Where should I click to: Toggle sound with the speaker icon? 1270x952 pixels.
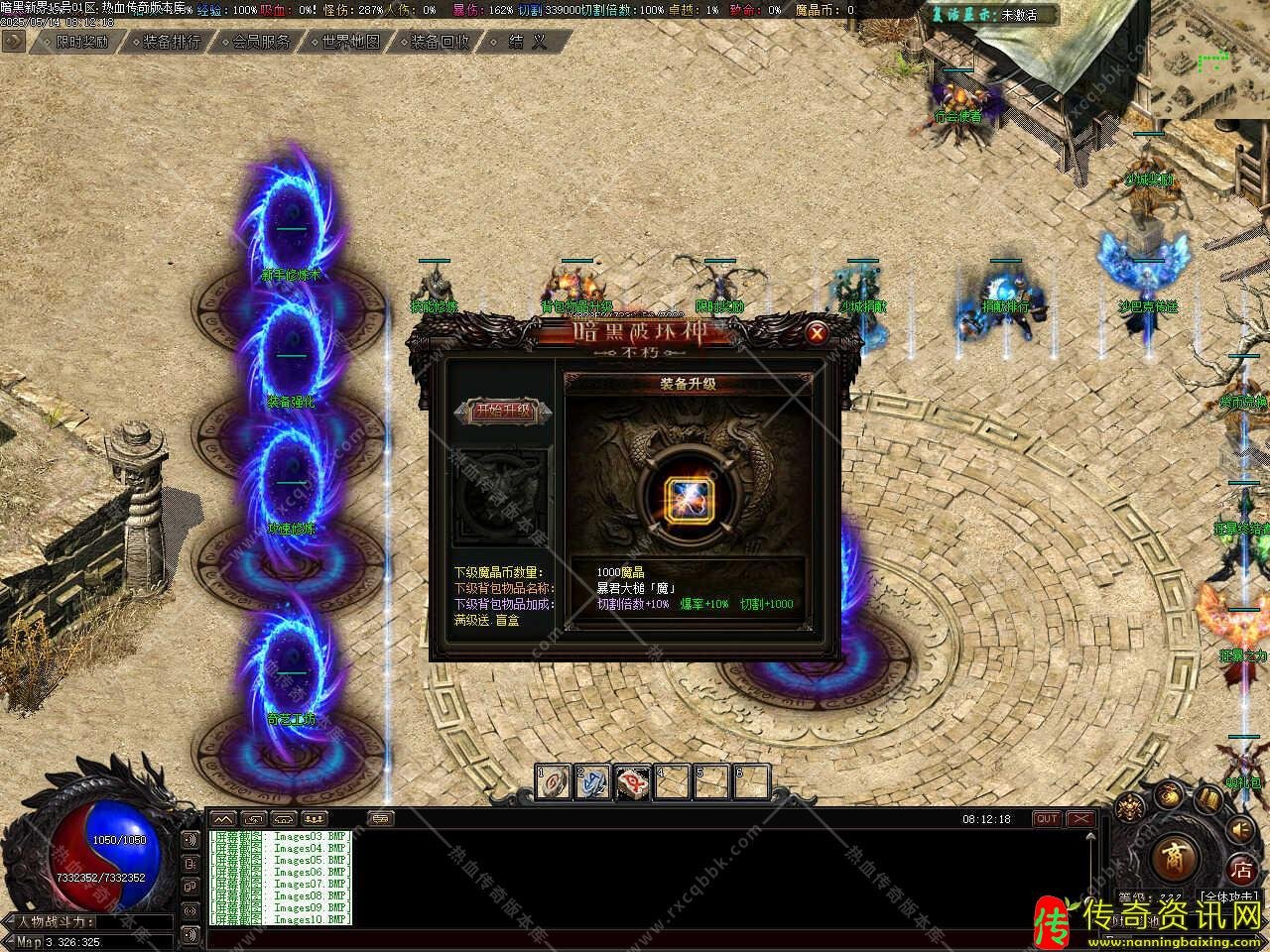tap(1240, 829)
